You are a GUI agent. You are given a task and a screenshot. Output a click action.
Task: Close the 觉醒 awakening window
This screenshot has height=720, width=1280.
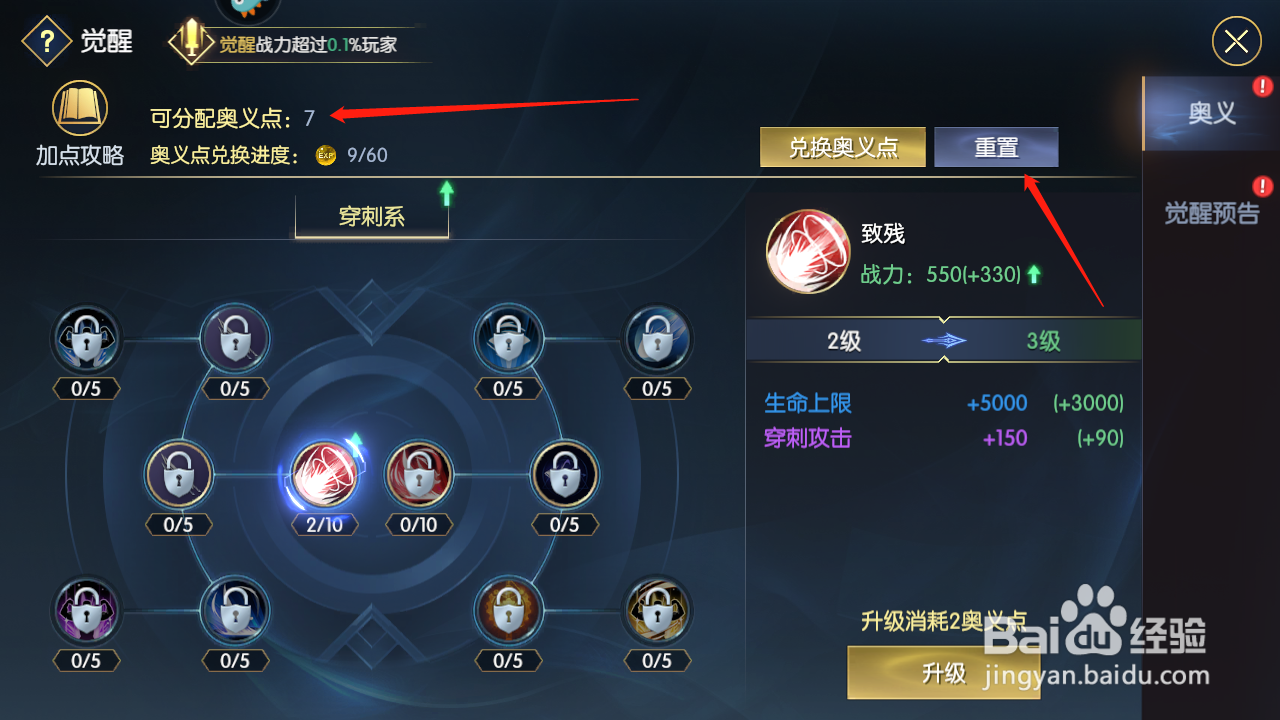(x=1236, y=41)
